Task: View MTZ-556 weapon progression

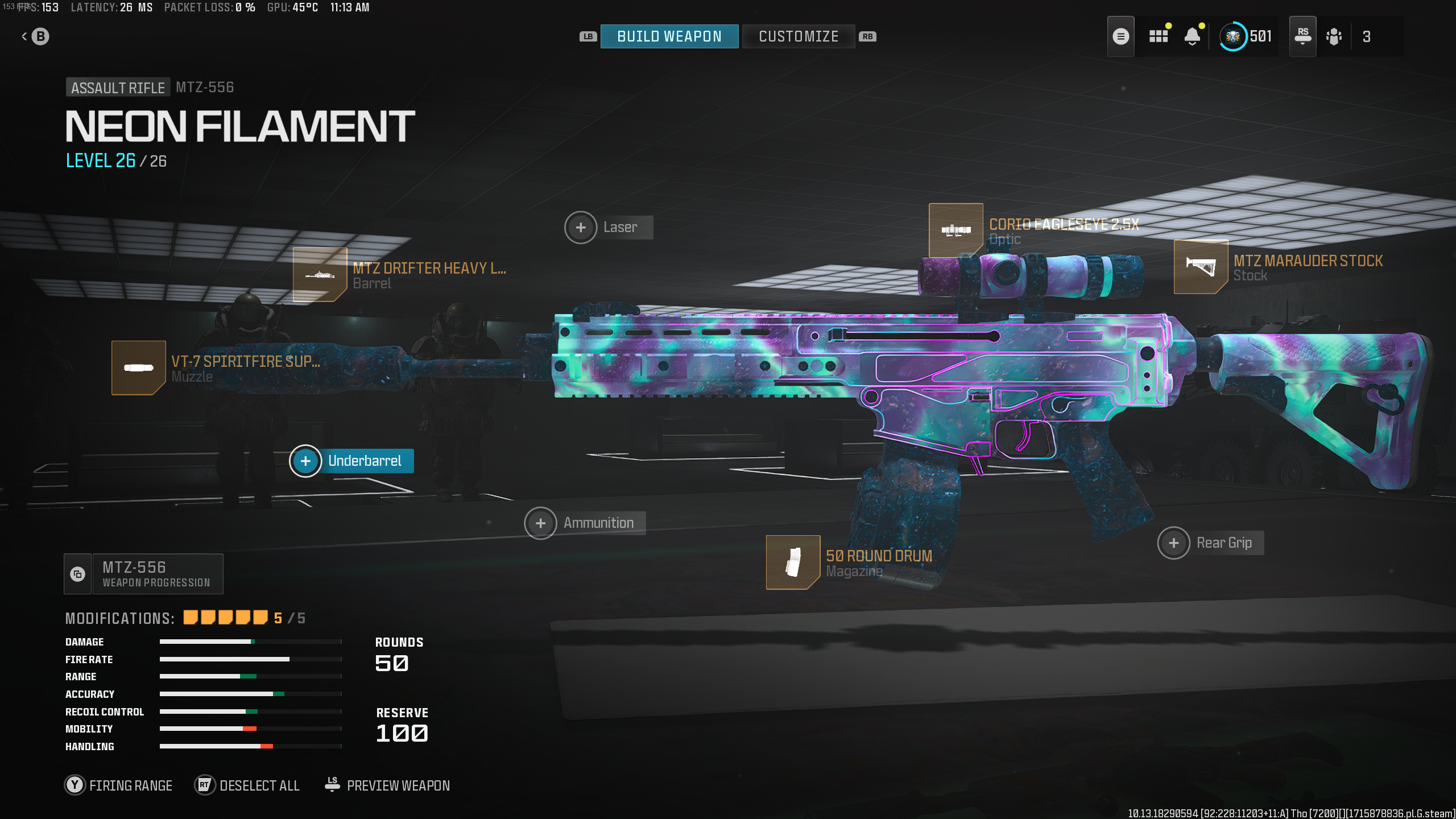Action: (x=143, y=573)
